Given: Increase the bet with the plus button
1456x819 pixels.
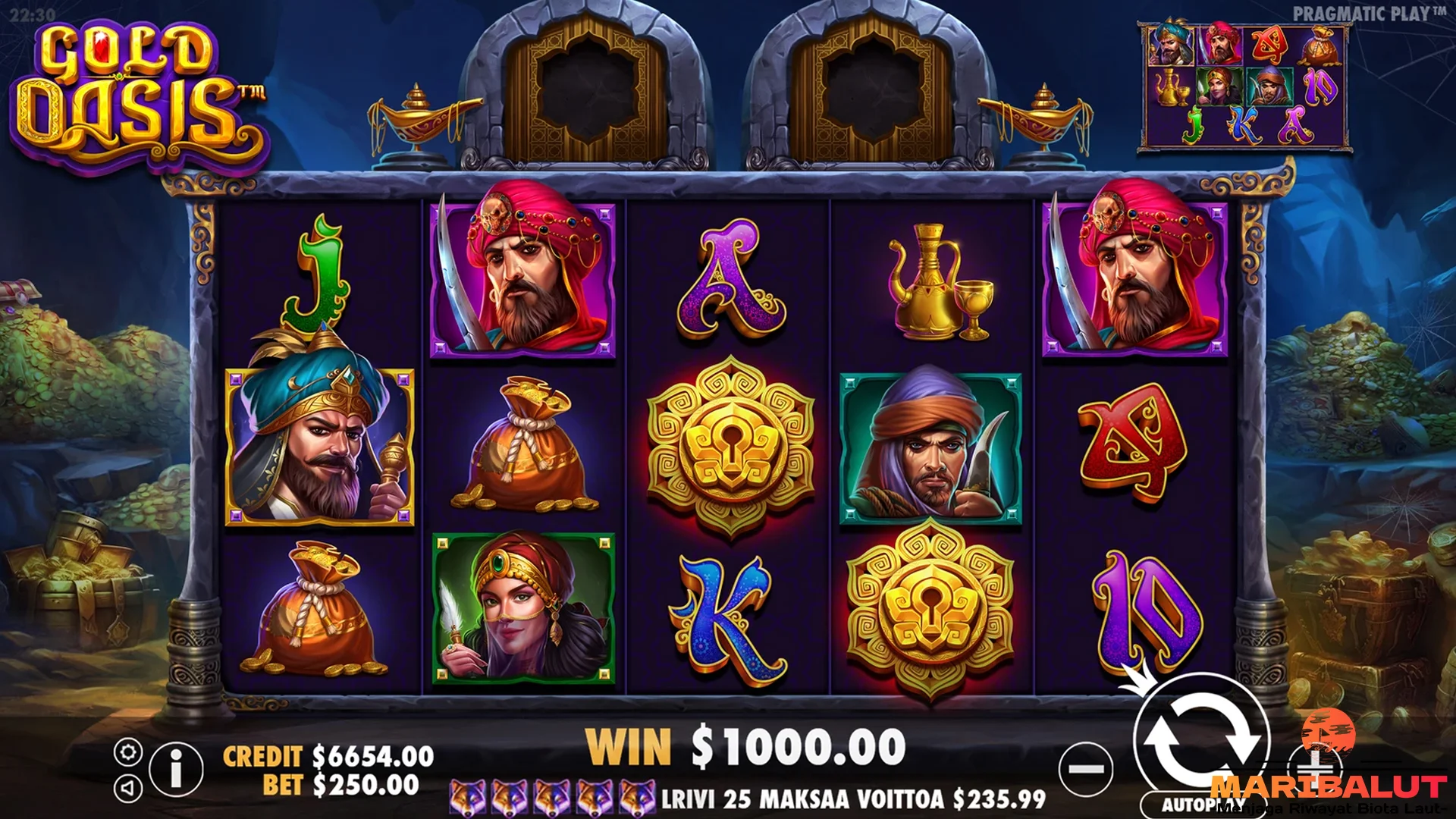Looking at the screenshot, I should (1316, 769).
